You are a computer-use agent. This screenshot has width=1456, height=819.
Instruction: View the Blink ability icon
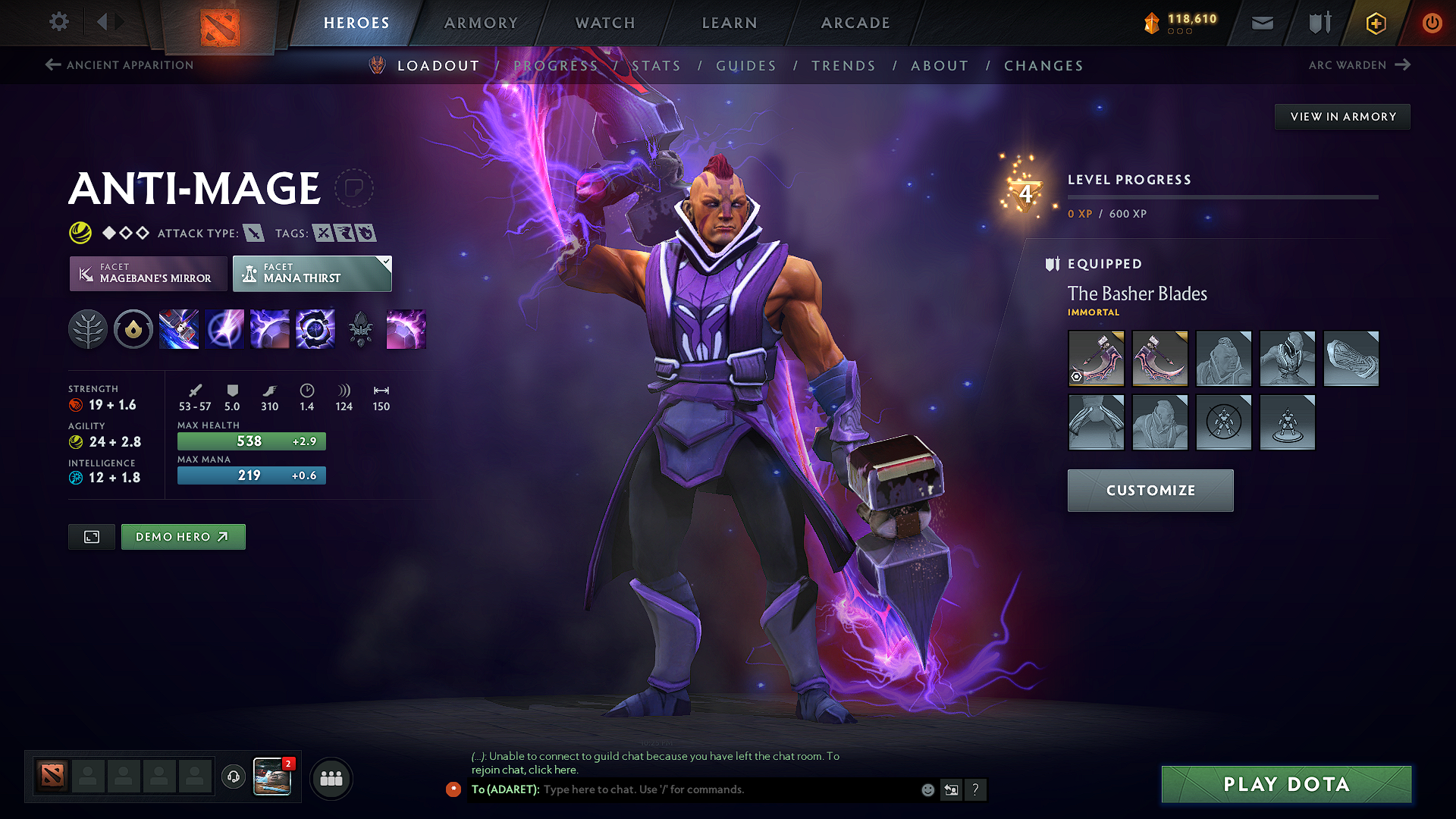(224, 328)
